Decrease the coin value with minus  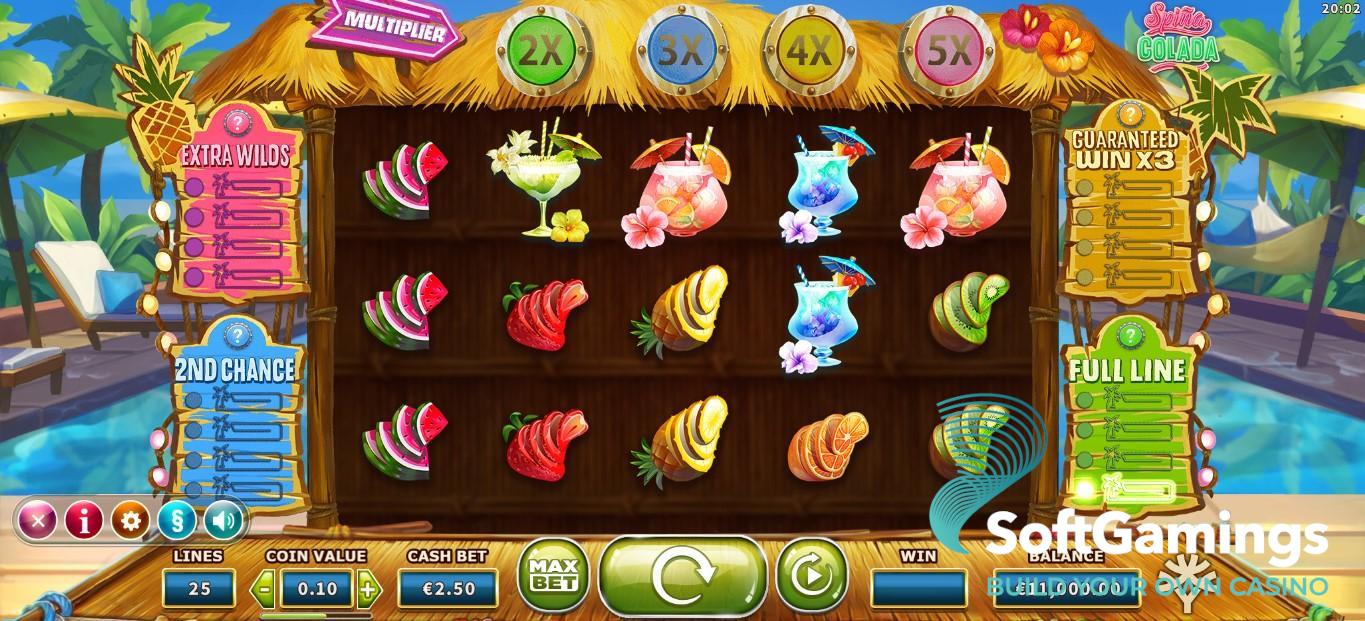click(x=265, y=588)
